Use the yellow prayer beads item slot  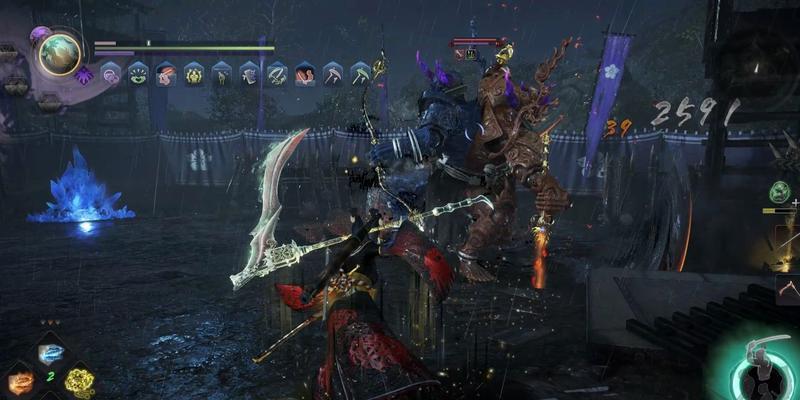pos(79,381)
